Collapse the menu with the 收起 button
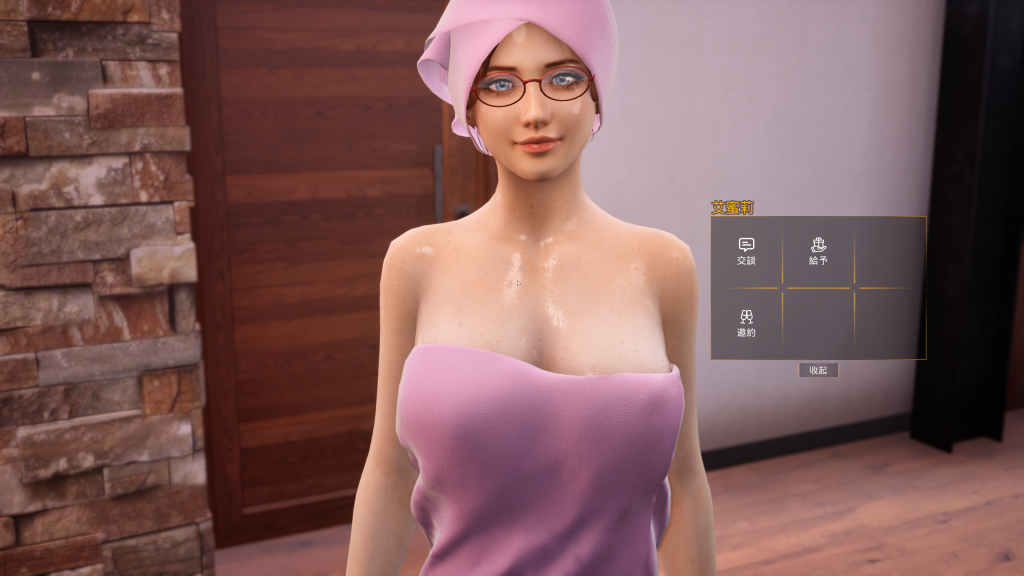Image resolution: width=1024 pixels, height=576 pixels. pyautogui.click(x=818, y=370)
